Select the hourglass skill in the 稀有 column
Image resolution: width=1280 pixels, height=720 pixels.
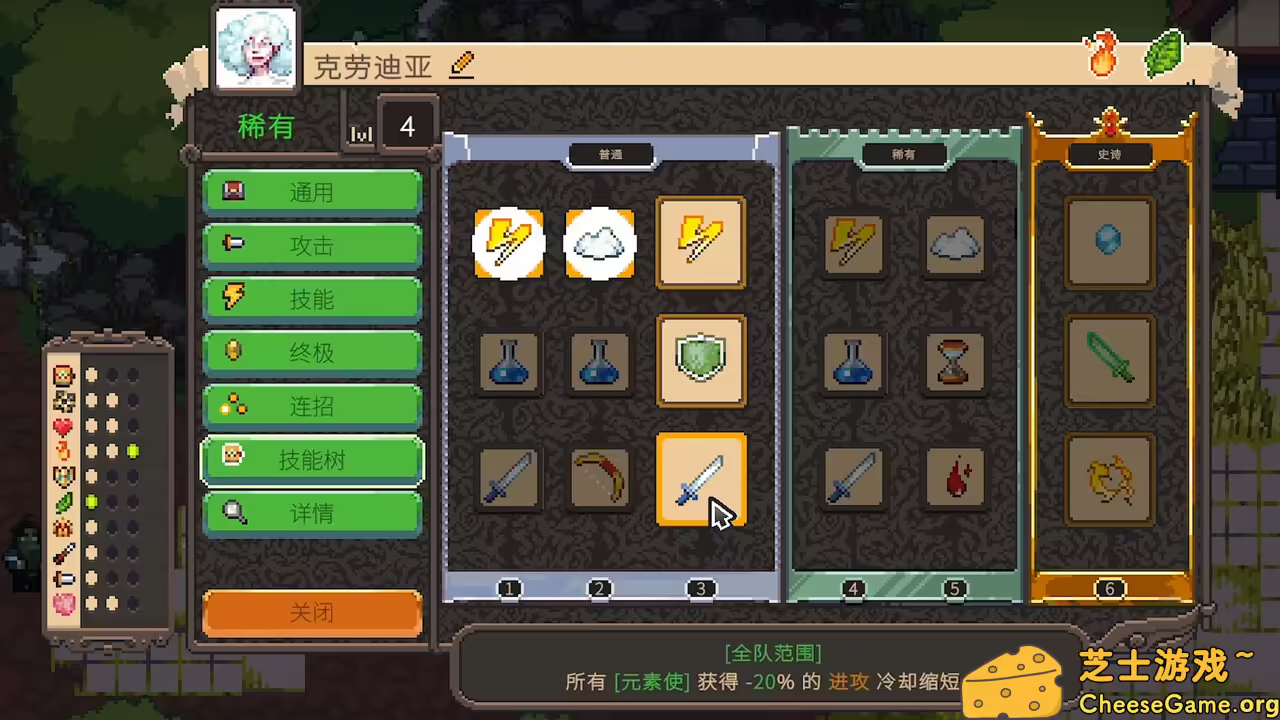953,361
